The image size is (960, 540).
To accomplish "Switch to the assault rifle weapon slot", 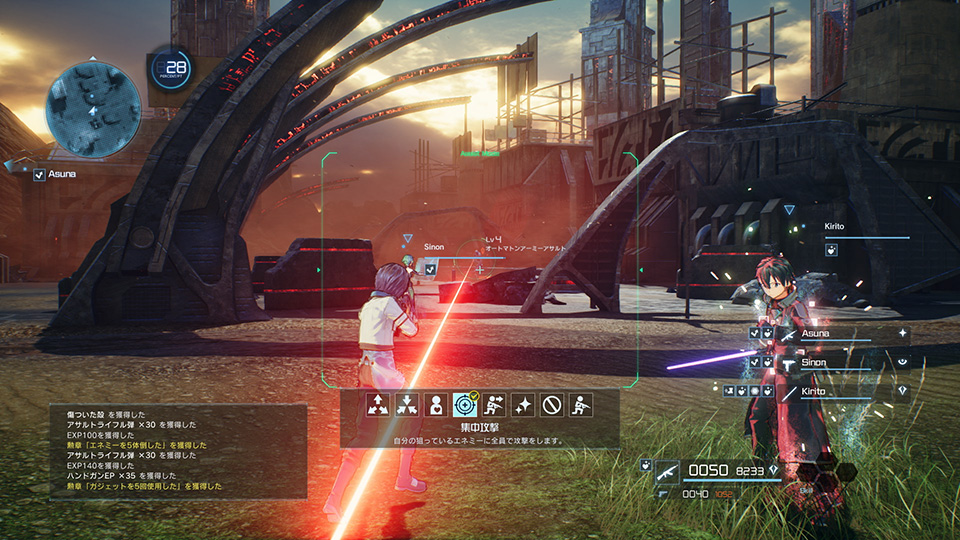I will (x=667, y=472).
